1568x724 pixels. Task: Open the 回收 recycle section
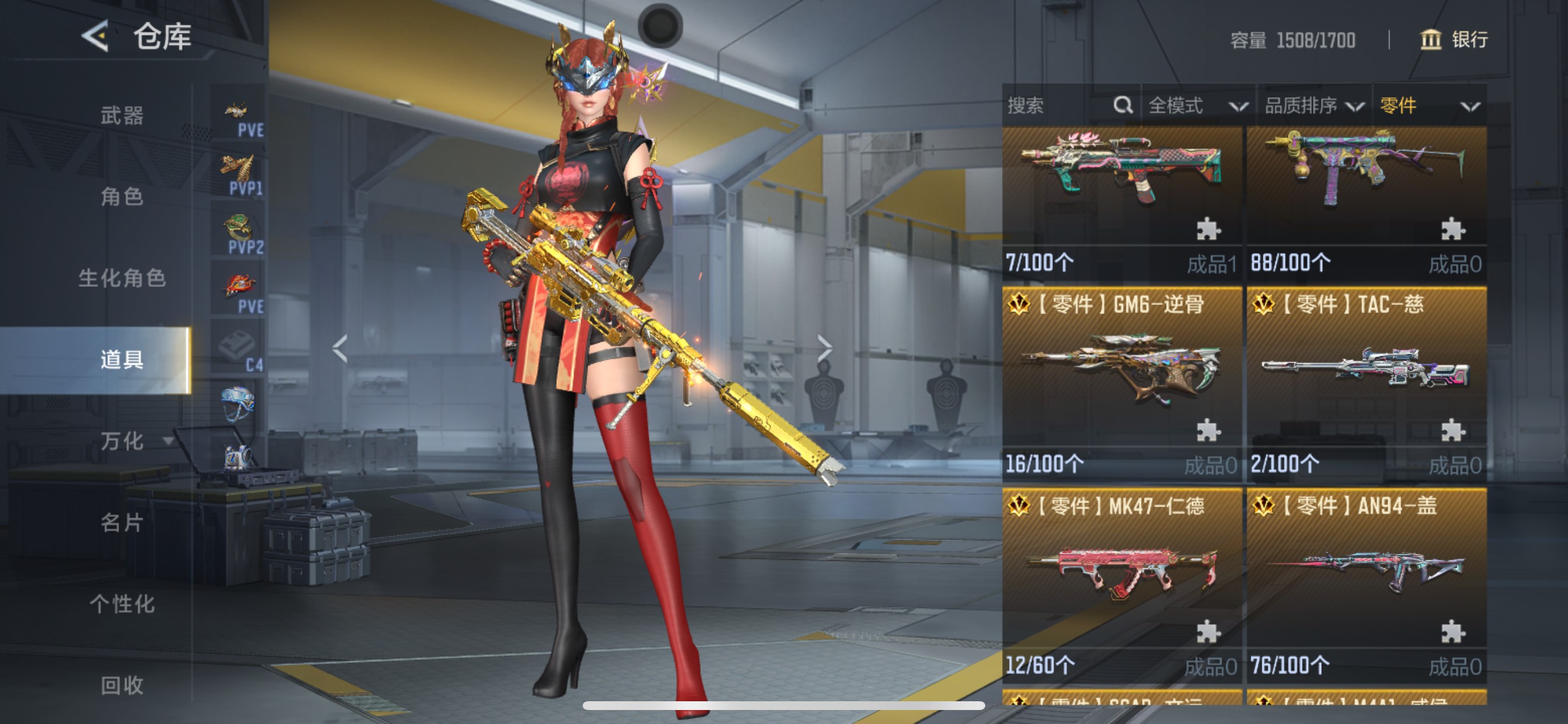[122, 684]
